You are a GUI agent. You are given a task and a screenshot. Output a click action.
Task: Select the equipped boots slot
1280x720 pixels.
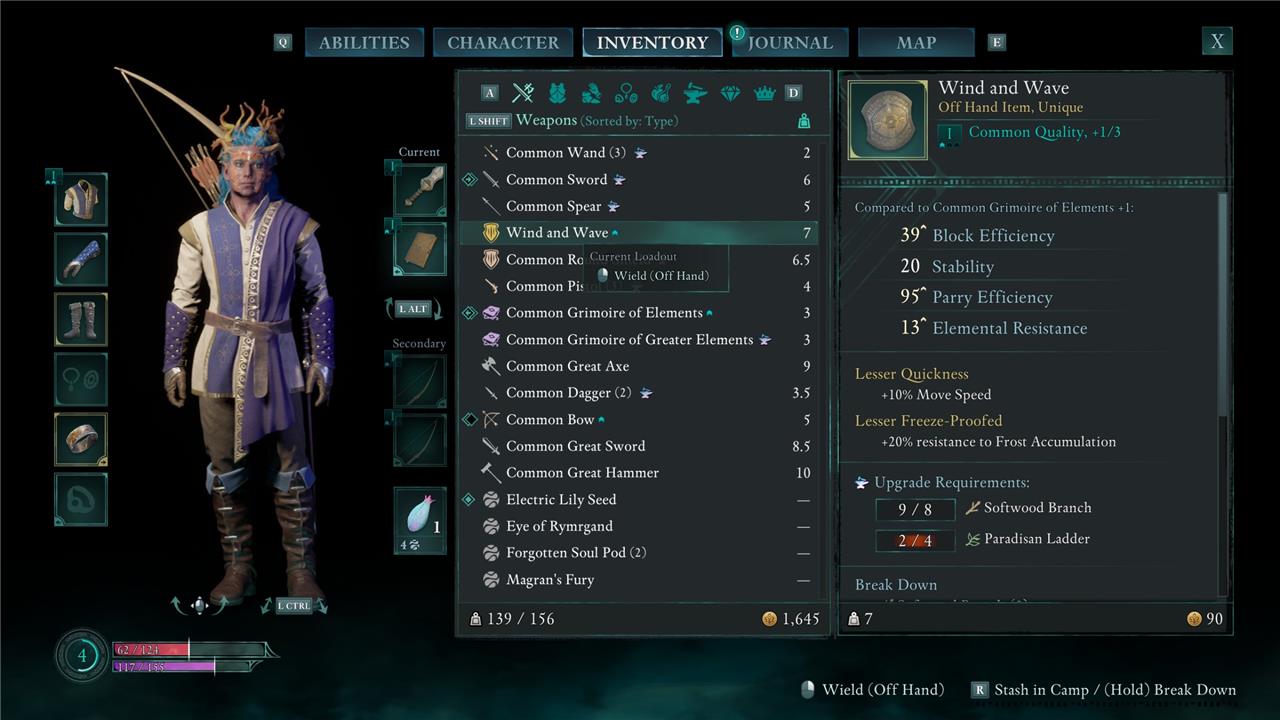pos(81,319)
